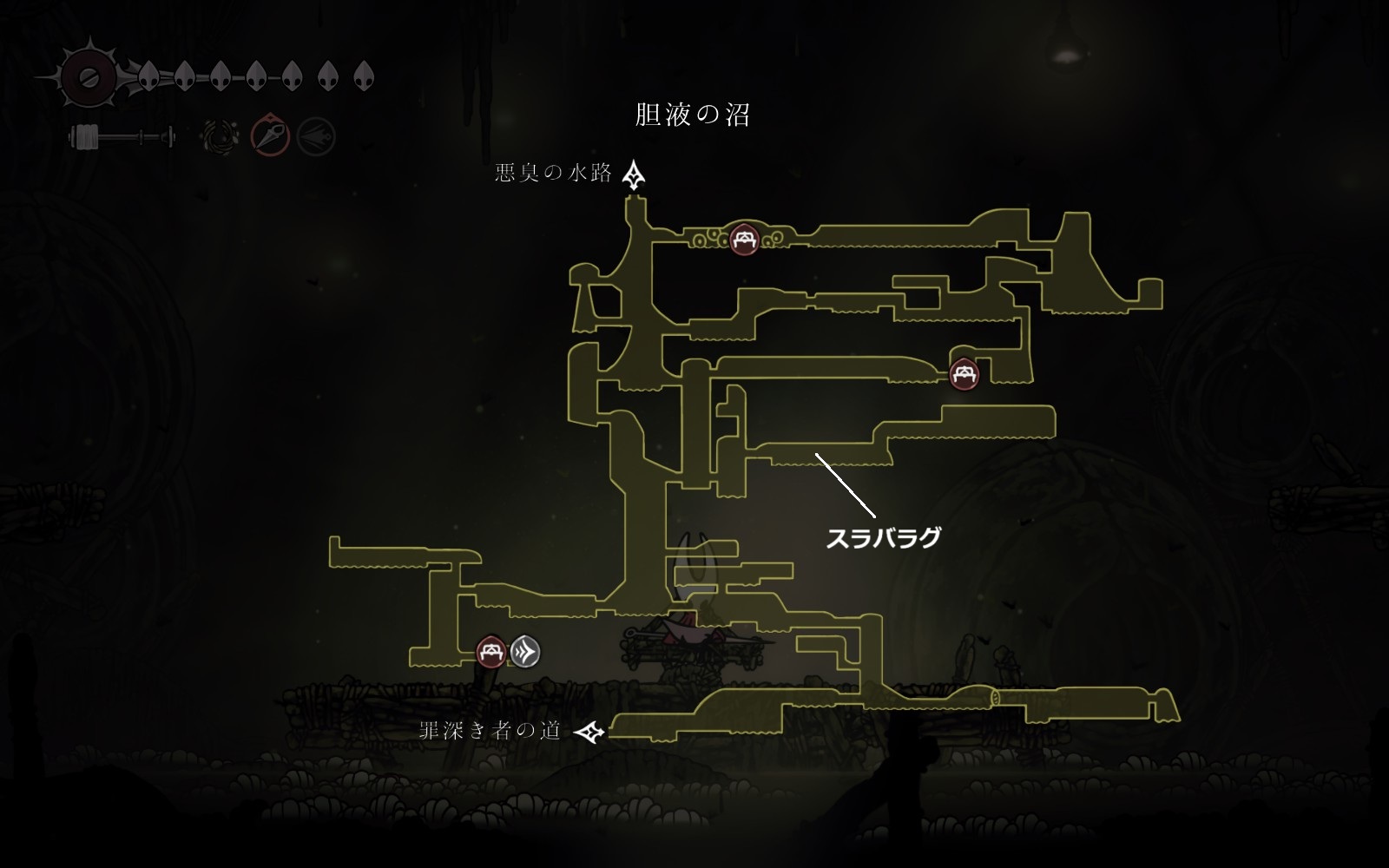Select the silk spool emblem in the HUD

pos(87,77)
